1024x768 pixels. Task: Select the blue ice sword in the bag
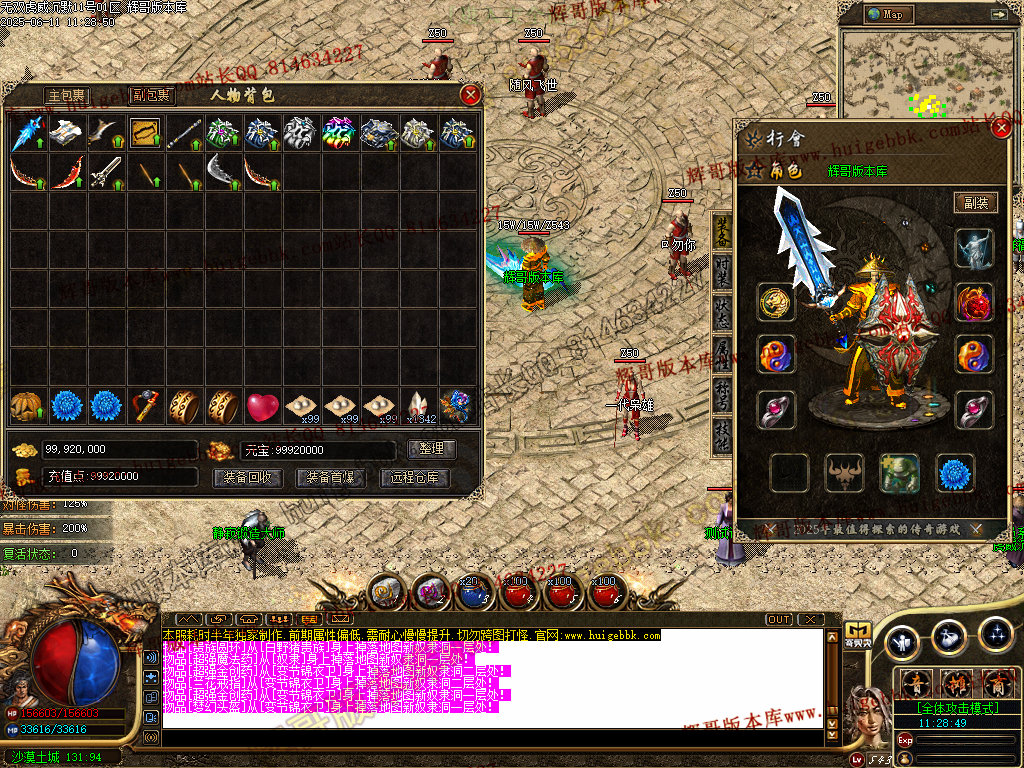click(x=26, y=132)
